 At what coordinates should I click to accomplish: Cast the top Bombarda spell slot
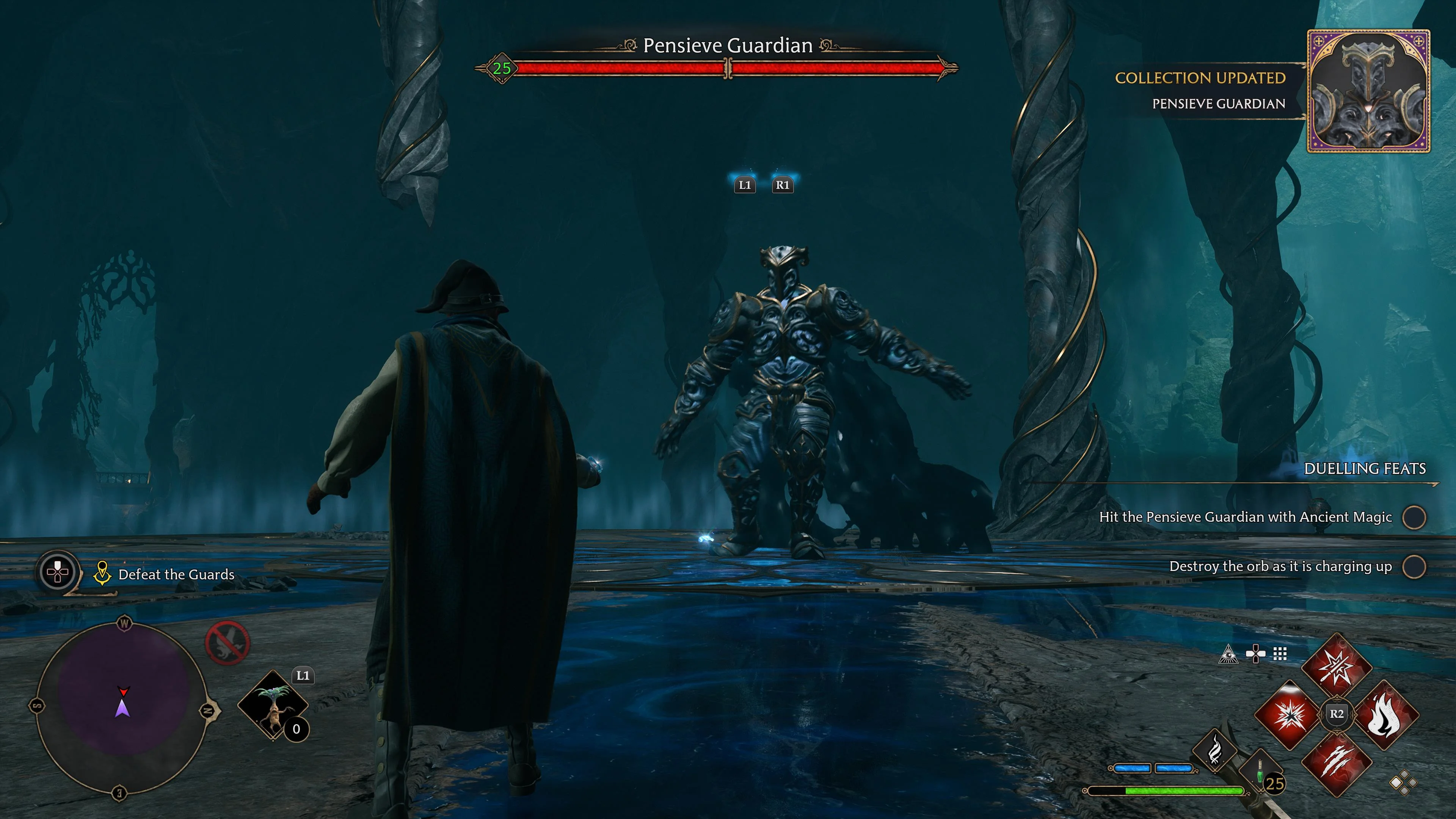pos(1337,665)
